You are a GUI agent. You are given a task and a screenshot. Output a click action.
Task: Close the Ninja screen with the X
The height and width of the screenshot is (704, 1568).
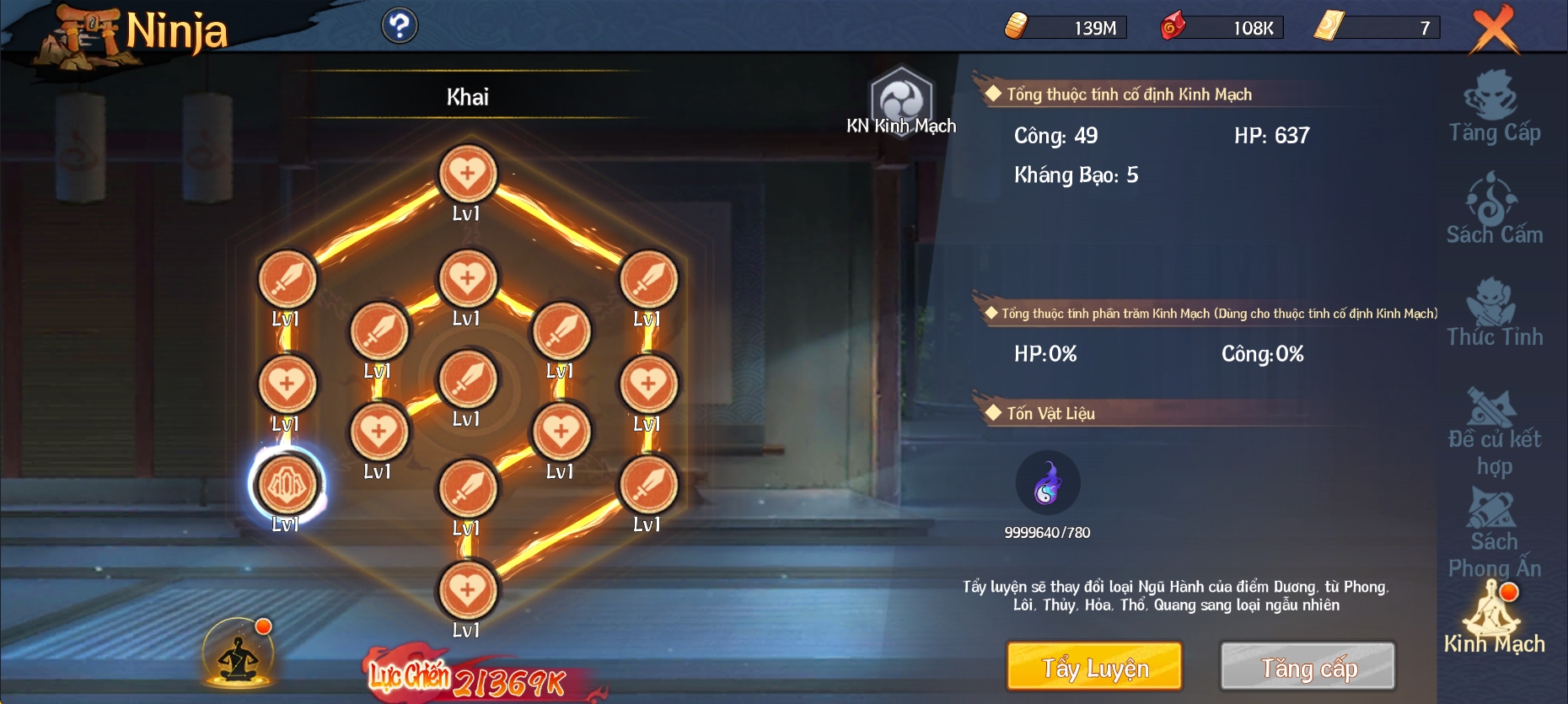(x=1494, y=30)
